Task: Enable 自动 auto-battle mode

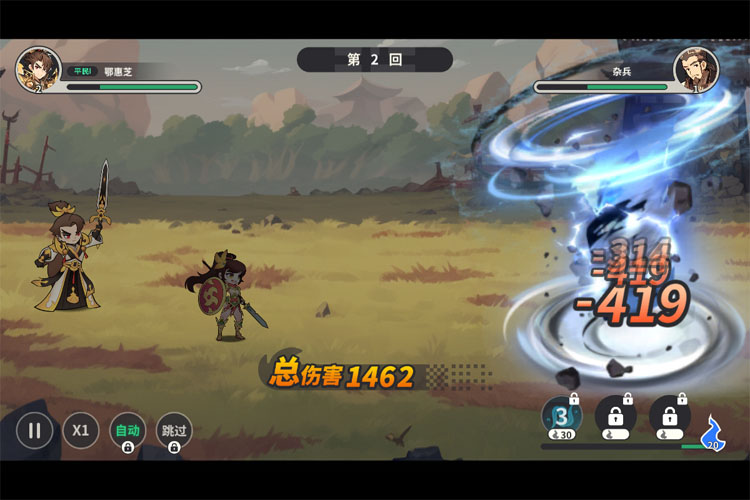Action: 127,431
